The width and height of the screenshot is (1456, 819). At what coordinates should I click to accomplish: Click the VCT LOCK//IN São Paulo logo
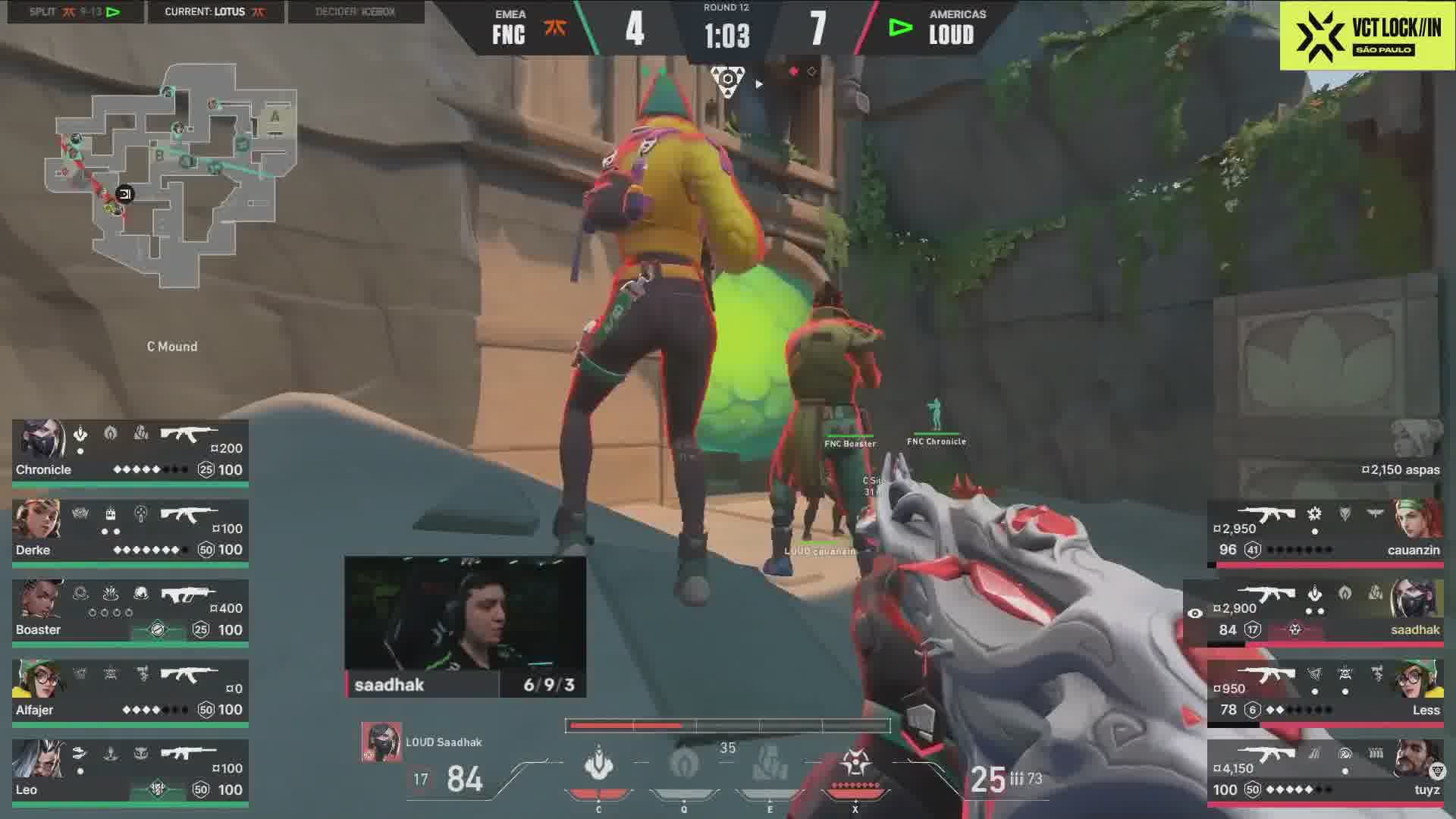tap(1367, 36)
